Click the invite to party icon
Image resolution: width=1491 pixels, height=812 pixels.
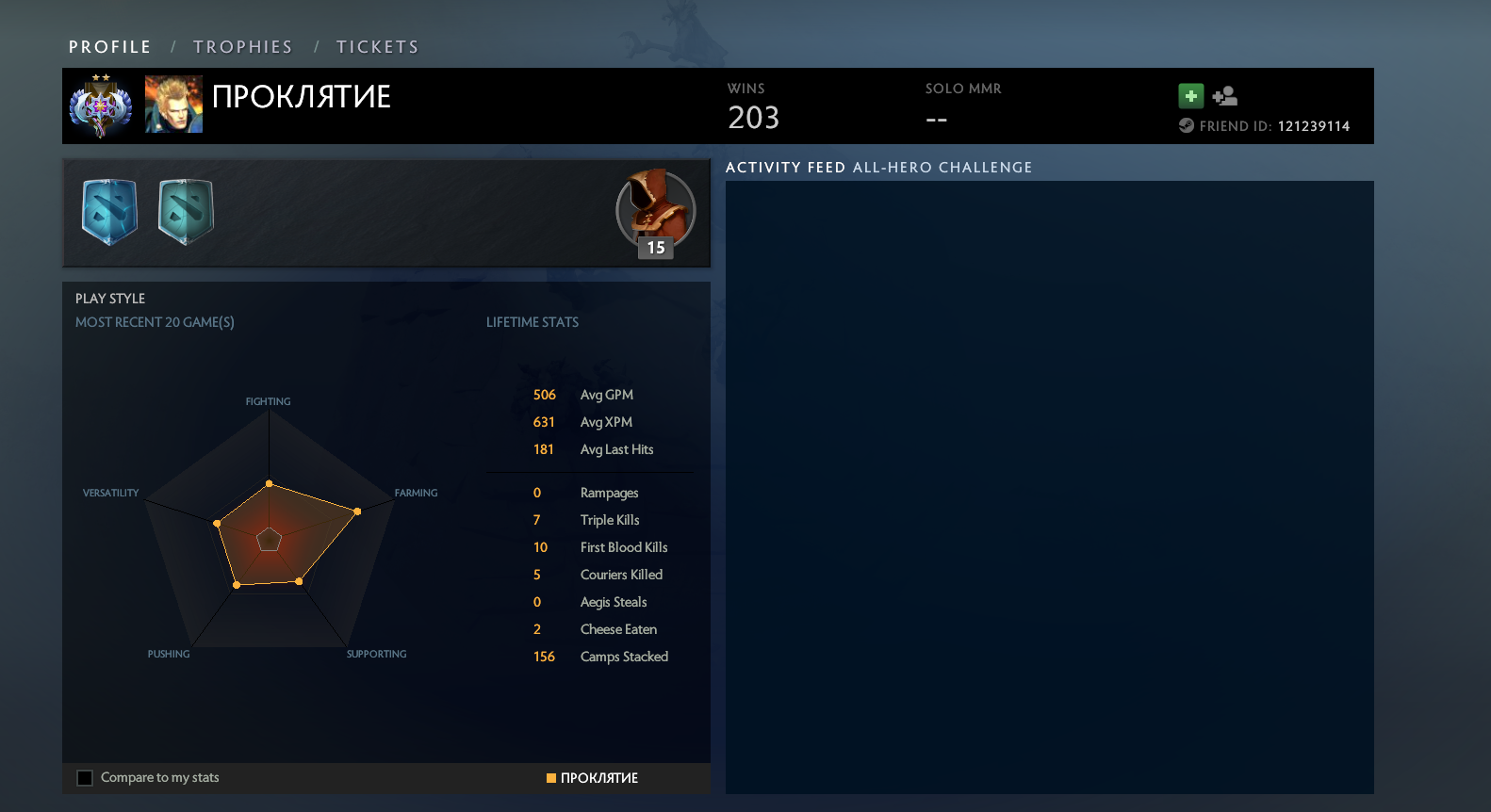click(1225, 96)
